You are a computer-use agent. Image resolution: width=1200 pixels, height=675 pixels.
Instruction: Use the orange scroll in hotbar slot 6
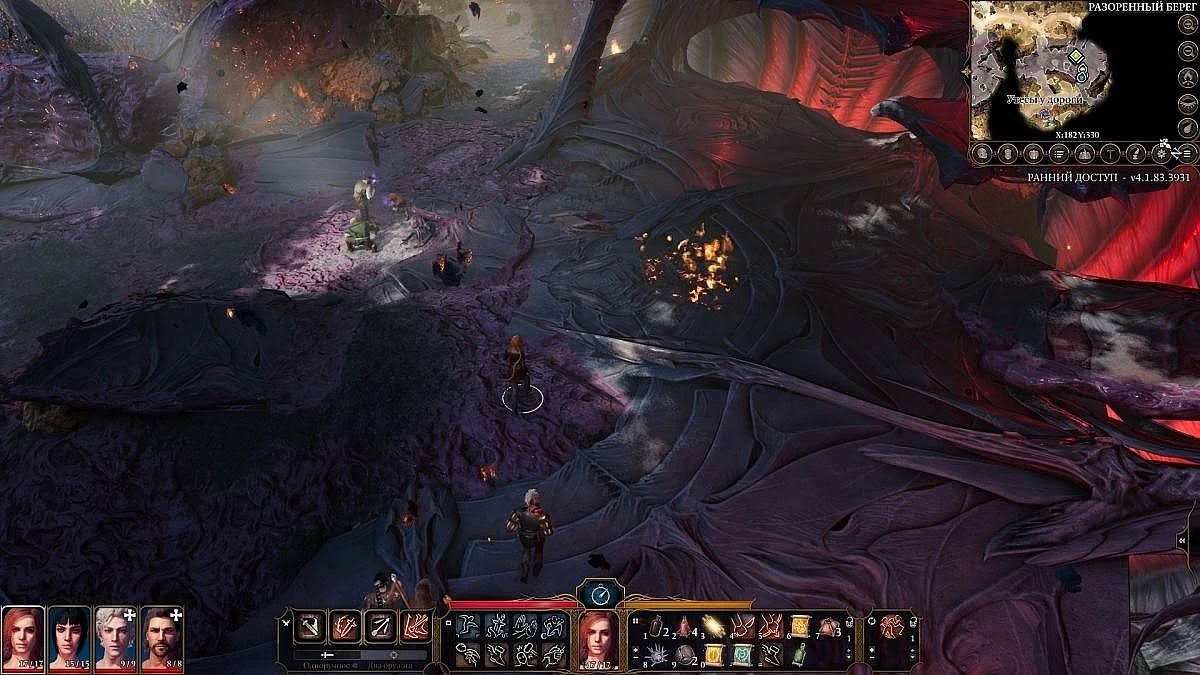coord(798,627)
